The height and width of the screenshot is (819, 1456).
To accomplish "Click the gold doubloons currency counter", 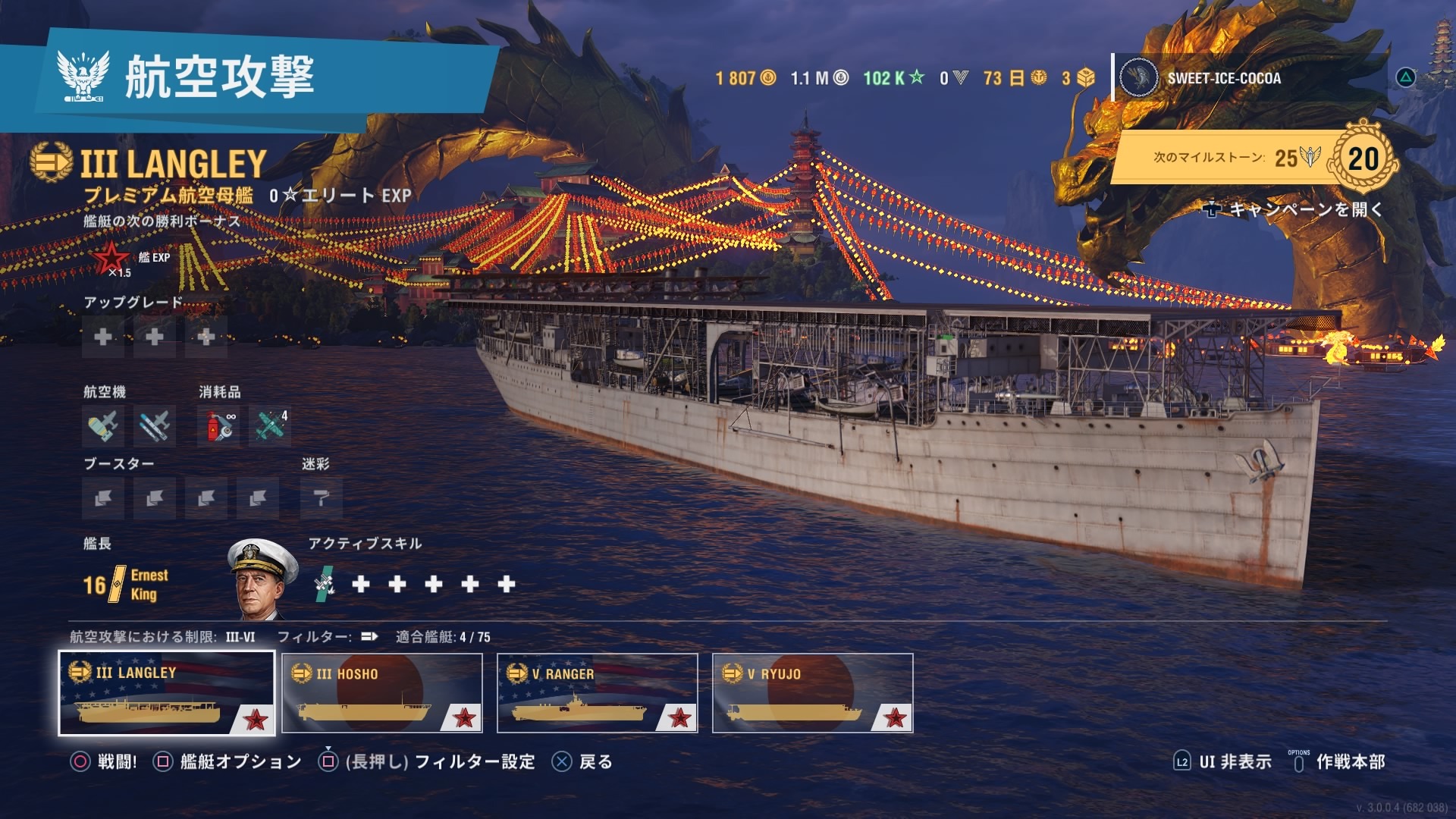I will tap(745, 78).
